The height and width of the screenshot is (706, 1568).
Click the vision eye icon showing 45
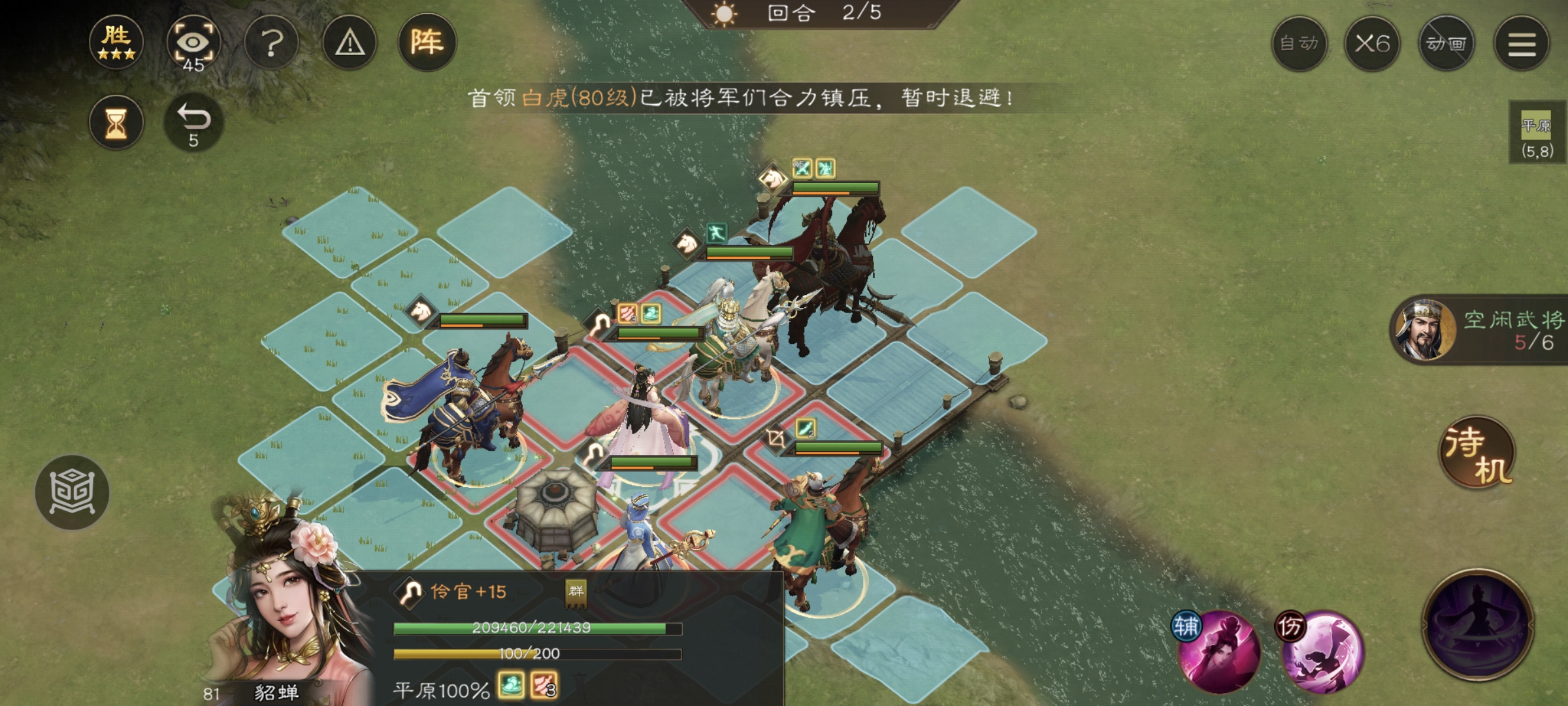tap(194, 42)
